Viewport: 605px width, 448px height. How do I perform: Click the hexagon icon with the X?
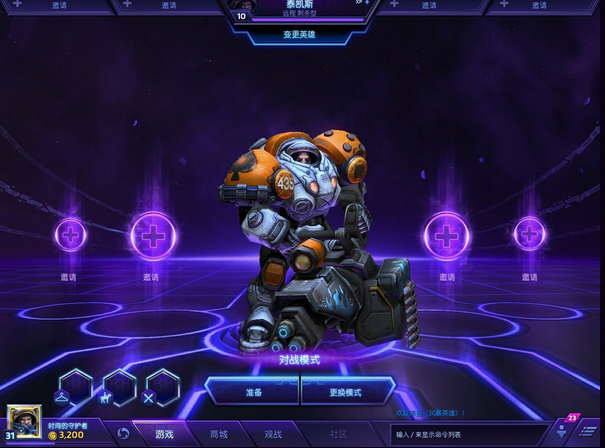(162, 388)
